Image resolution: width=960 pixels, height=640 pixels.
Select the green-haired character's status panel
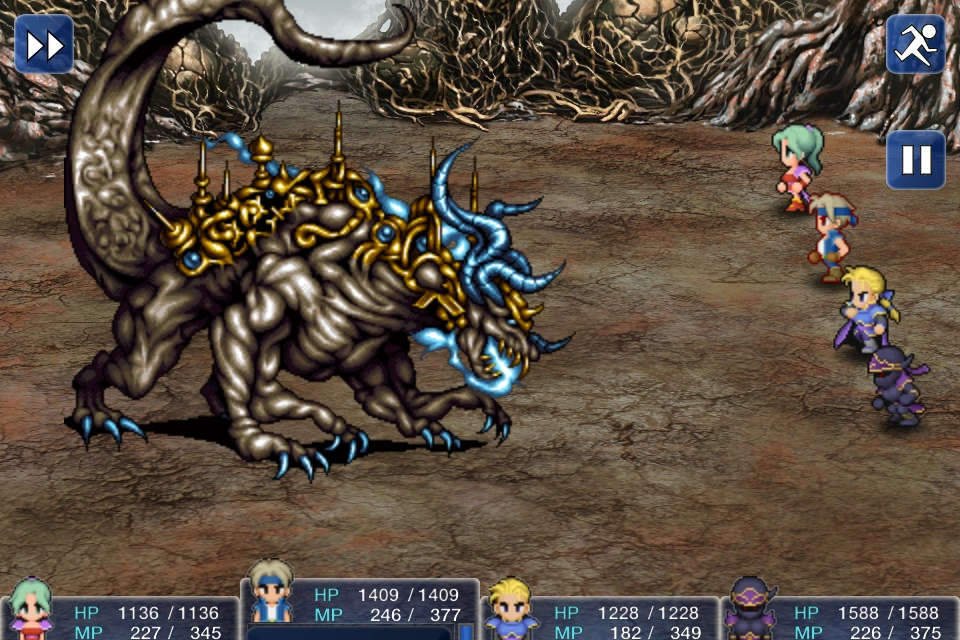(120, 620)
